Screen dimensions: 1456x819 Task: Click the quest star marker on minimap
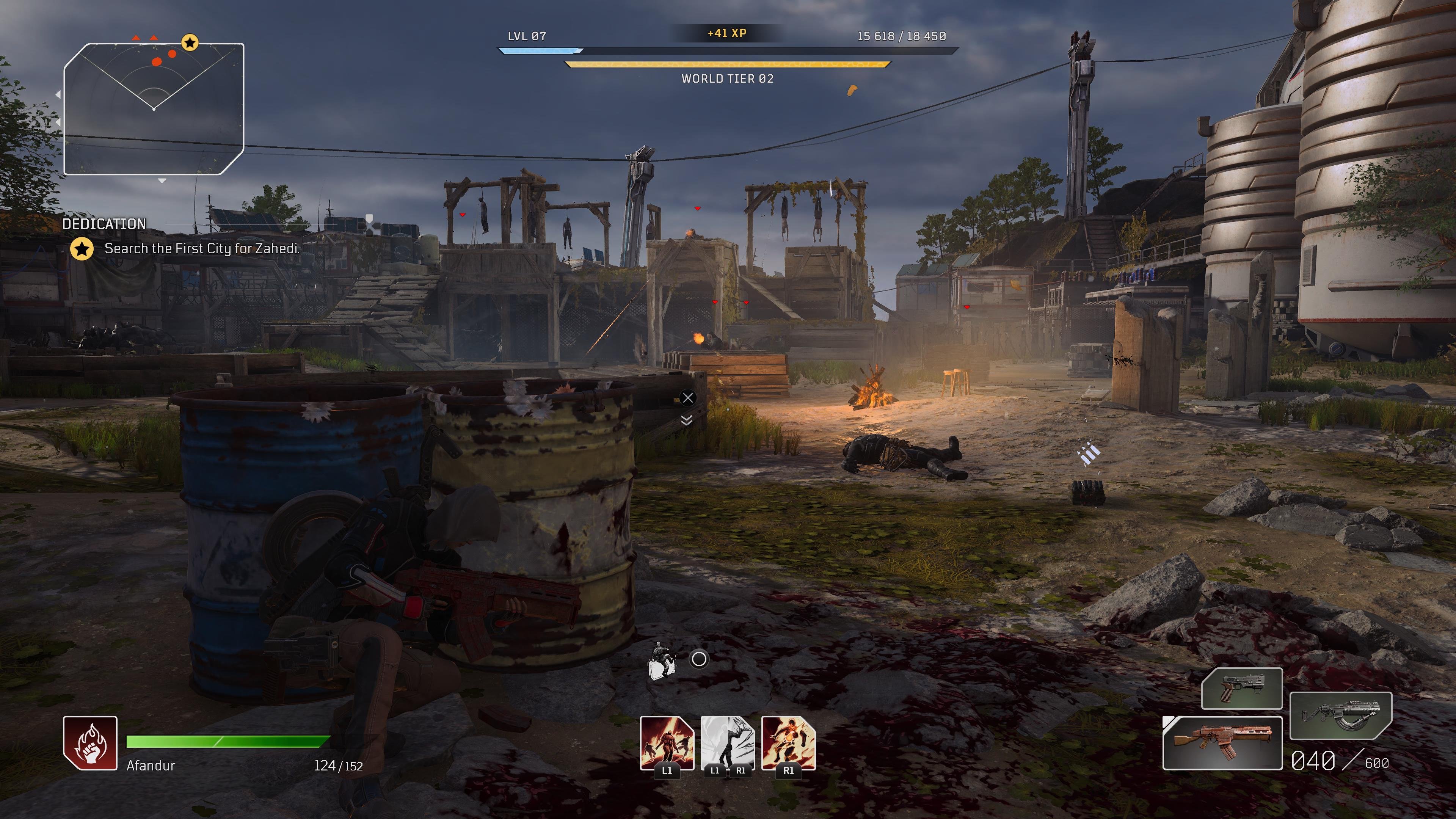[190, 42]
